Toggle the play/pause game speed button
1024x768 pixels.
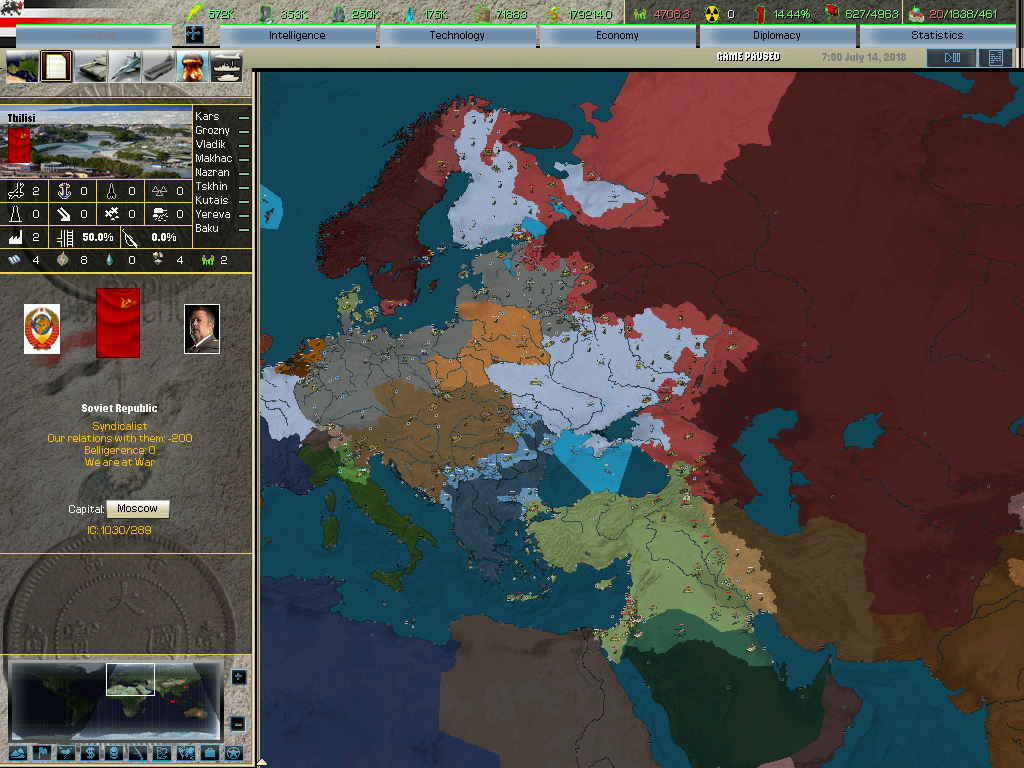[x=951, y=58]
